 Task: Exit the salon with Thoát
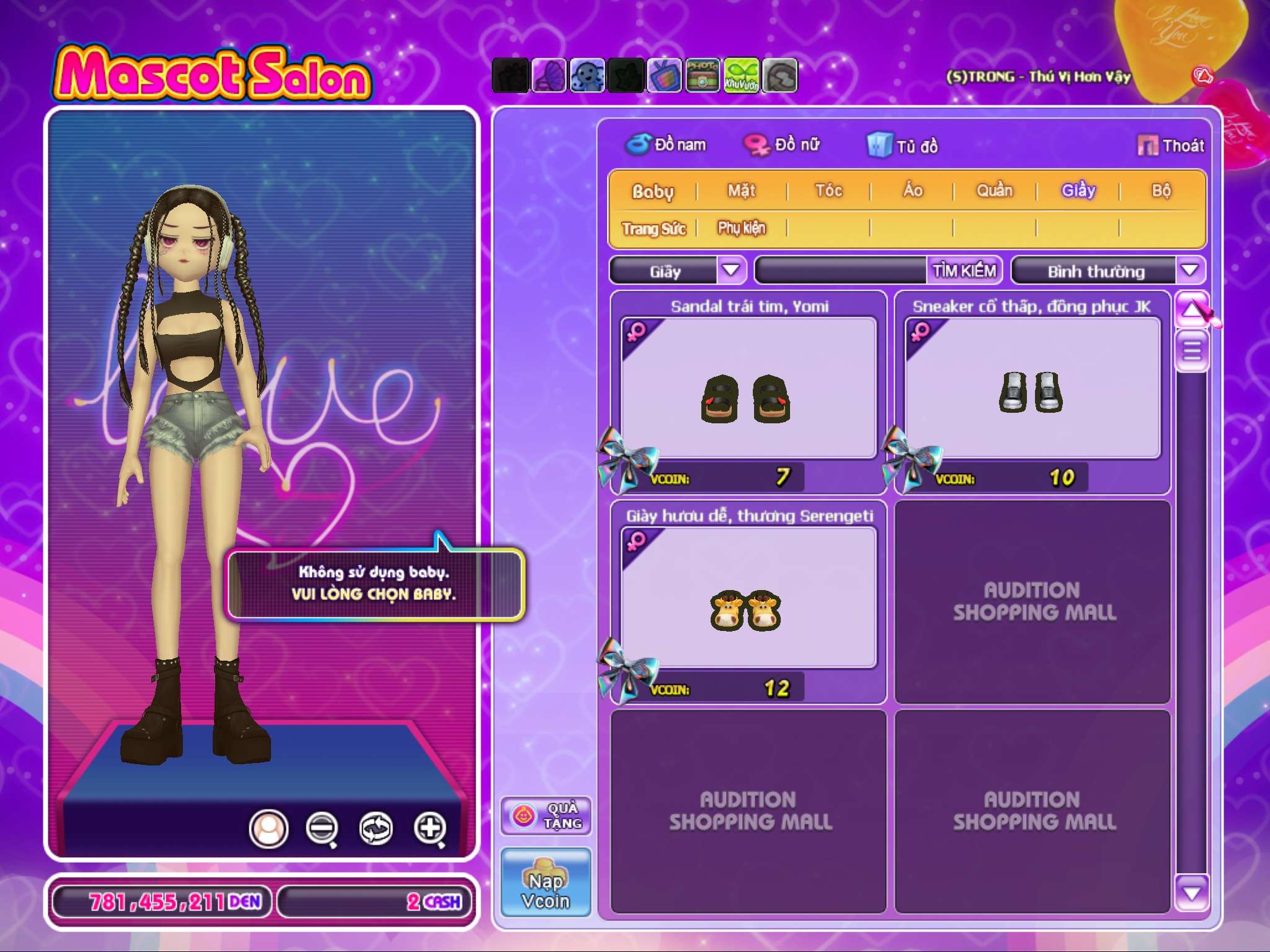1171,146
